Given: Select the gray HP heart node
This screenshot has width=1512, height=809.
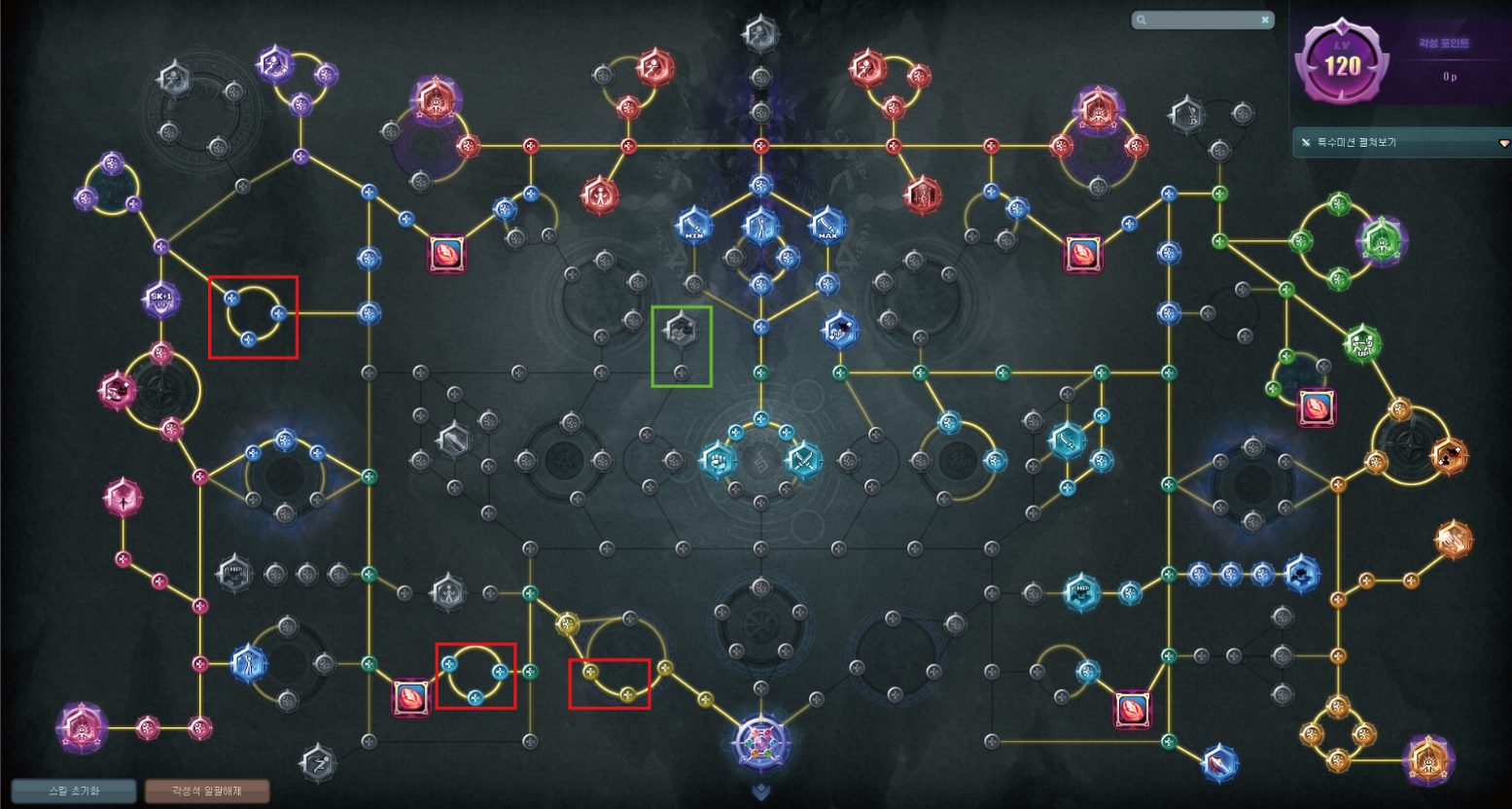Looking at the screenshot, I should pos(234,574).
